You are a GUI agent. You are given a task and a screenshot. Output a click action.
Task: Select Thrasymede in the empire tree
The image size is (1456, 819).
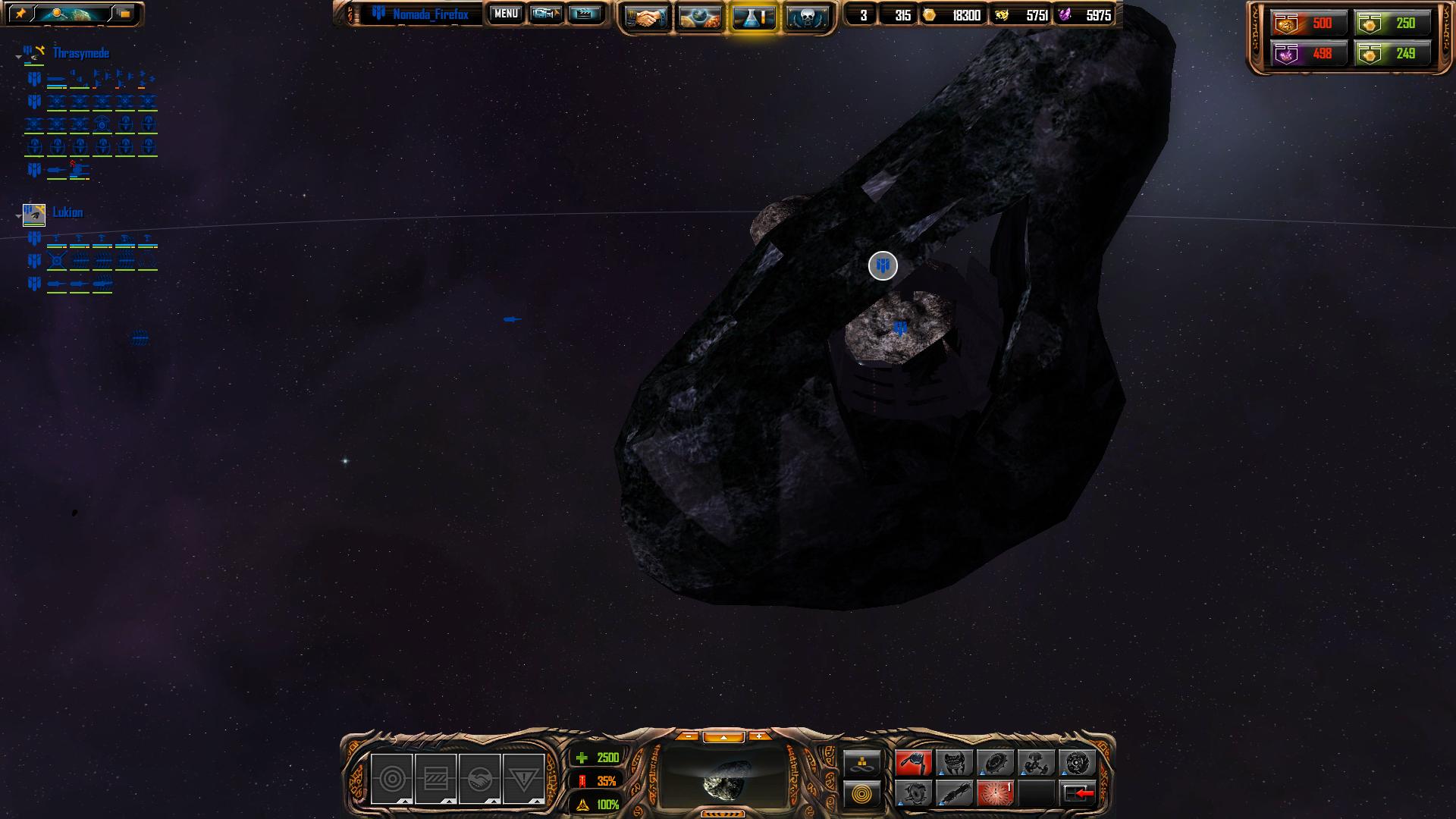tap(80, 53)
